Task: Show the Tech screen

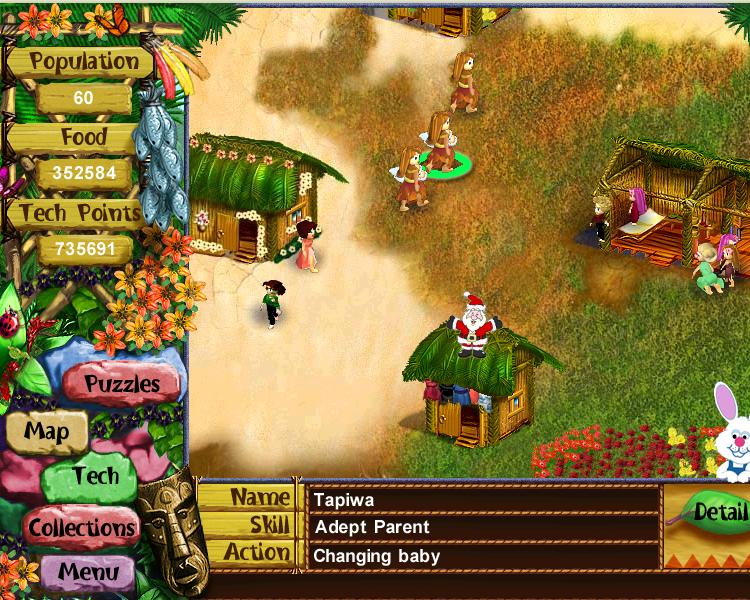Action: (x=93, y=477)
